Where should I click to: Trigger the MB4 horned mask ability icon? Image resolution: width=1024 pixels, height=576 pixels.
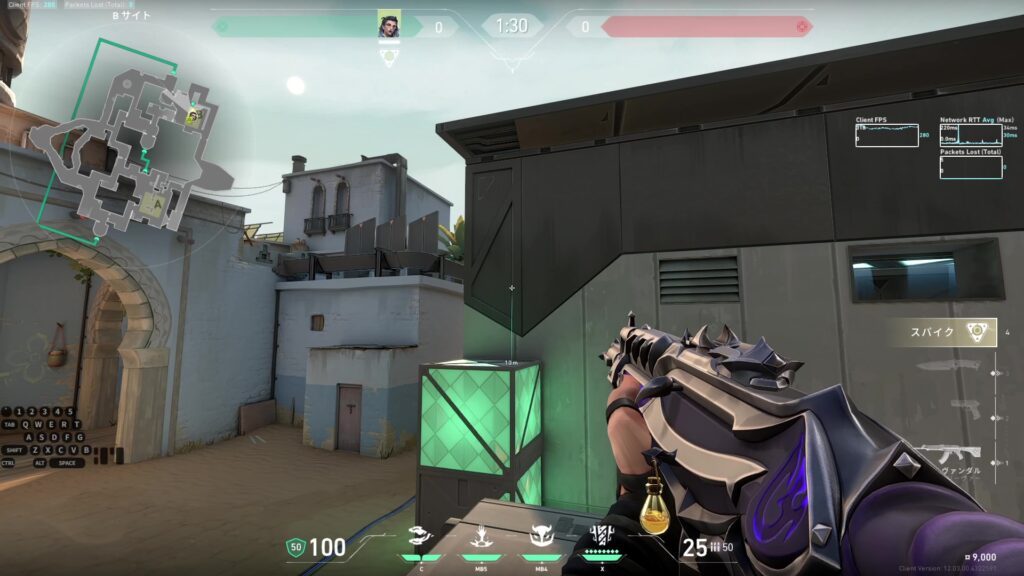click(x=542, y=538)
